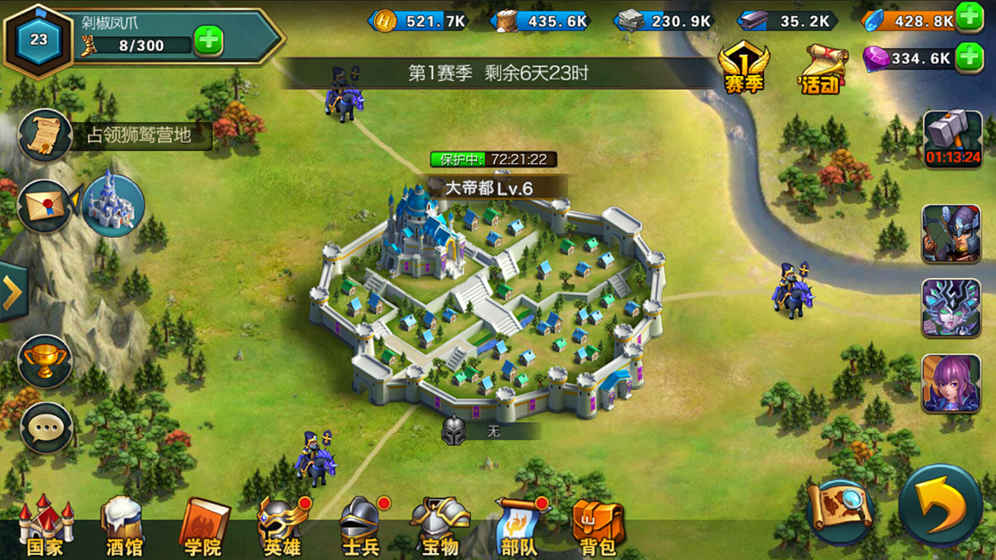Expand the left side panel arrow

pos(12,292)
